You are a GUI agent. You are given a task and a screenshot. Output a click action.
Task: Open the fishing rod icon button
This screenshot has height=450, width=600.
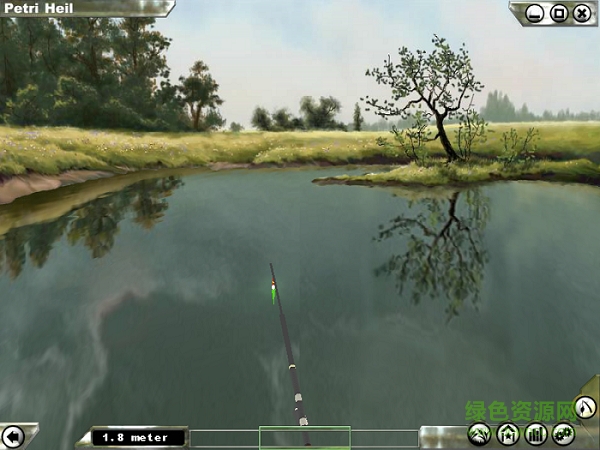(585, 407)
